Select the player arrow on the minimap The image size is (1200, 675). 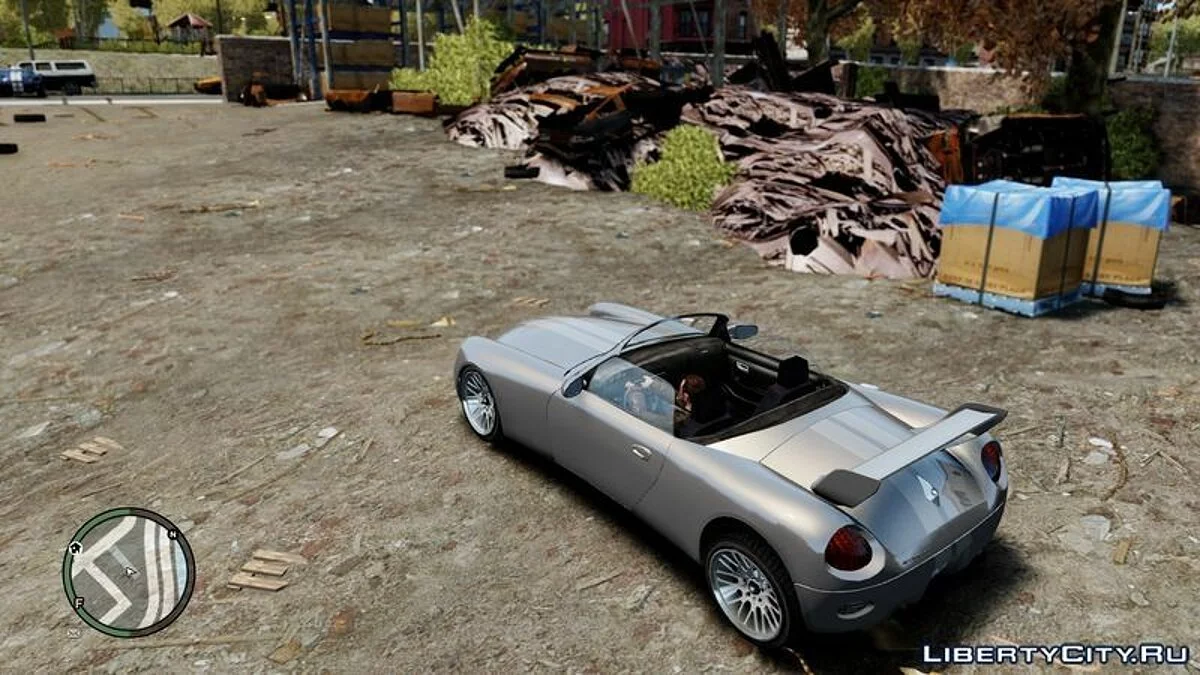click(129, 571)
